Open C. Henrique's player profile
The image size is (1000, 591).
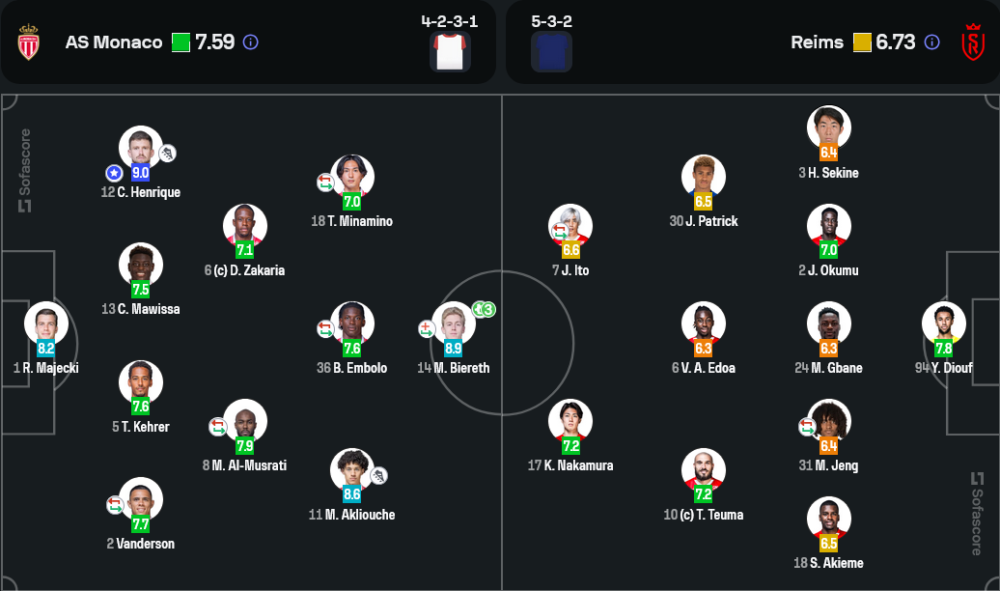point(140,148)
